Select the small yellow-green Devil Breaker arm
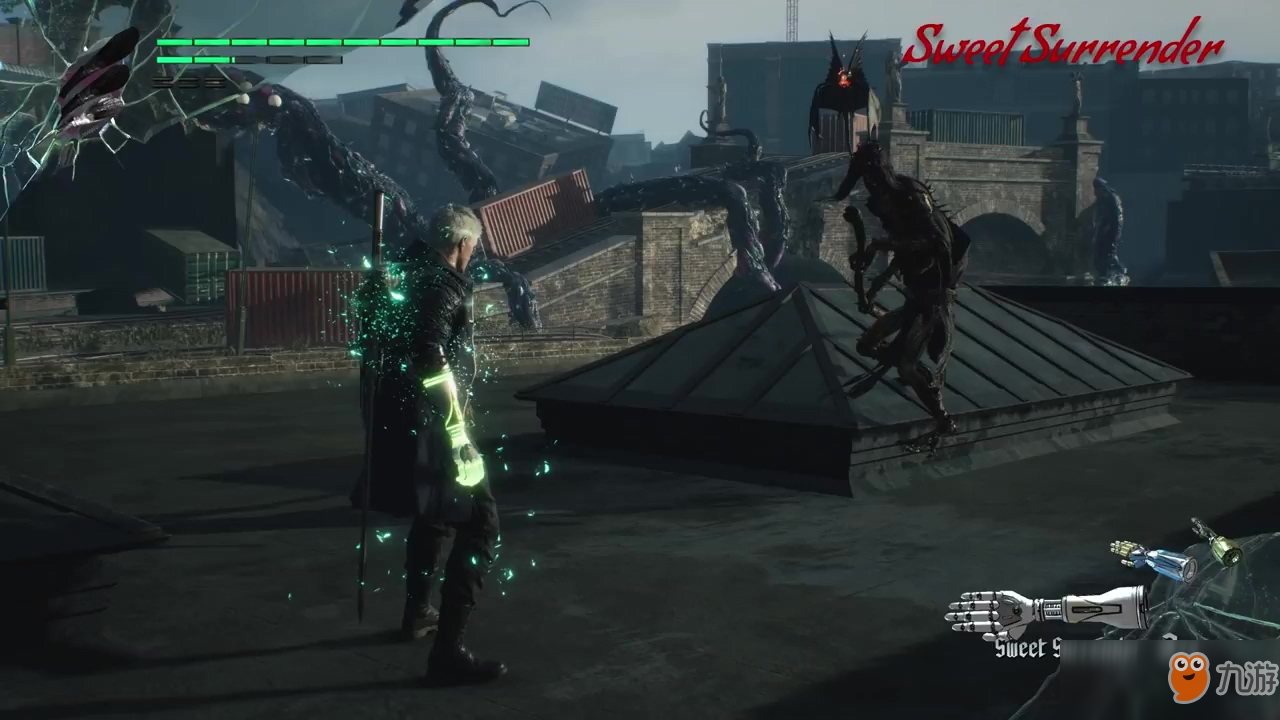The height and width of the screenshot is (720, 1280). (1215, 542)
